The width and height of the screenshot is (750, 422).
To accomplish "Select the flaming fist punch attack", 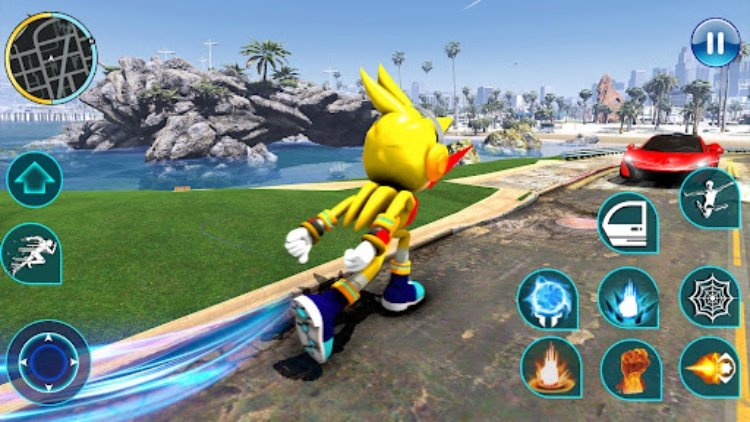I will click(x=630, y=368).
